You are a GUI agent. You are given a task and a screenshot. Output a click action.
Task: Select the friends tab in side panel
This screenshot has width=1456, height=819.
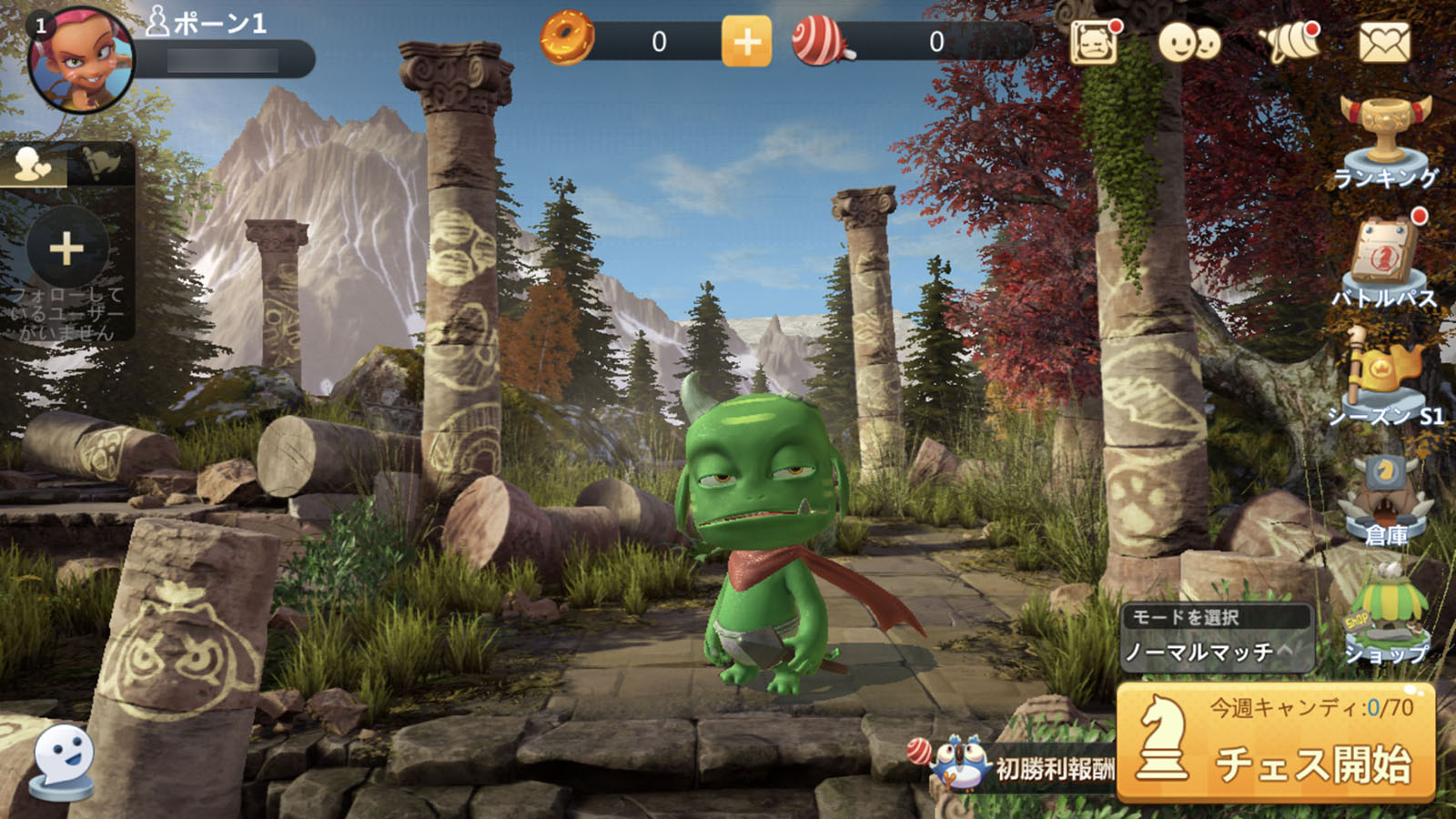point(33,164)
